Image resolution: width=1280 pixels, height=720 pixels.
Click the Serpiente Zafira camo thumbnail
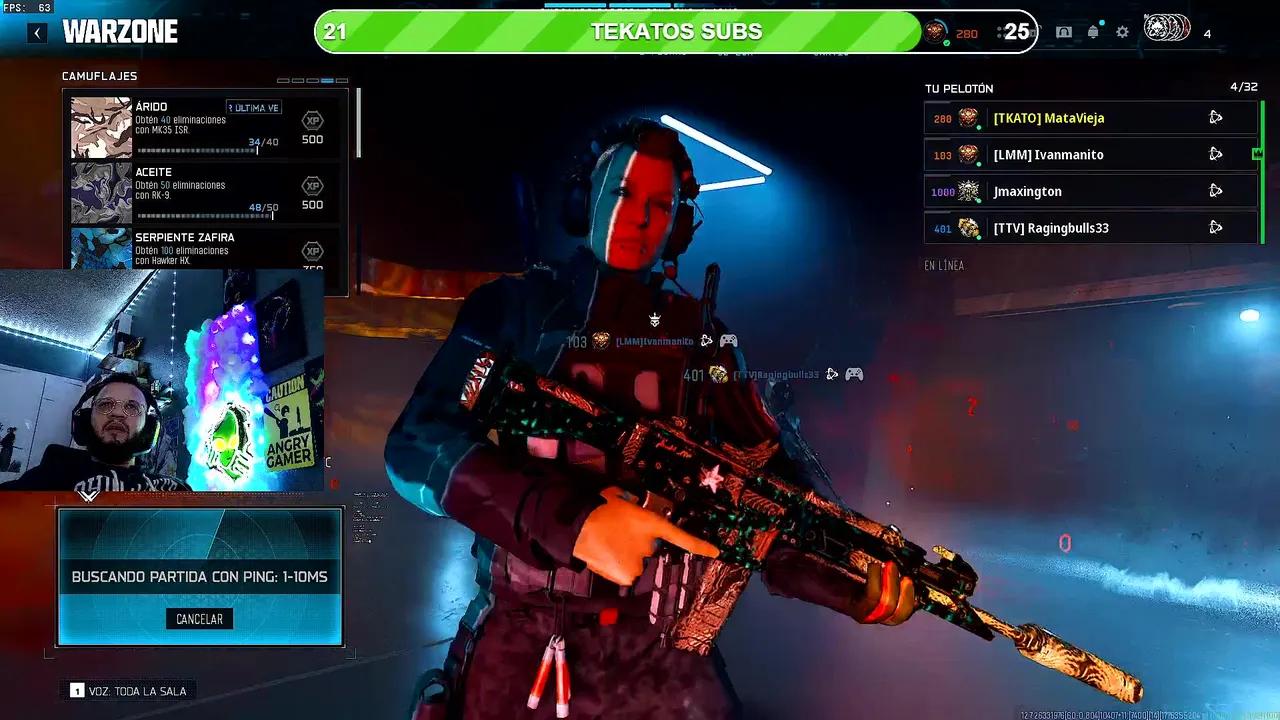[98, 252]
